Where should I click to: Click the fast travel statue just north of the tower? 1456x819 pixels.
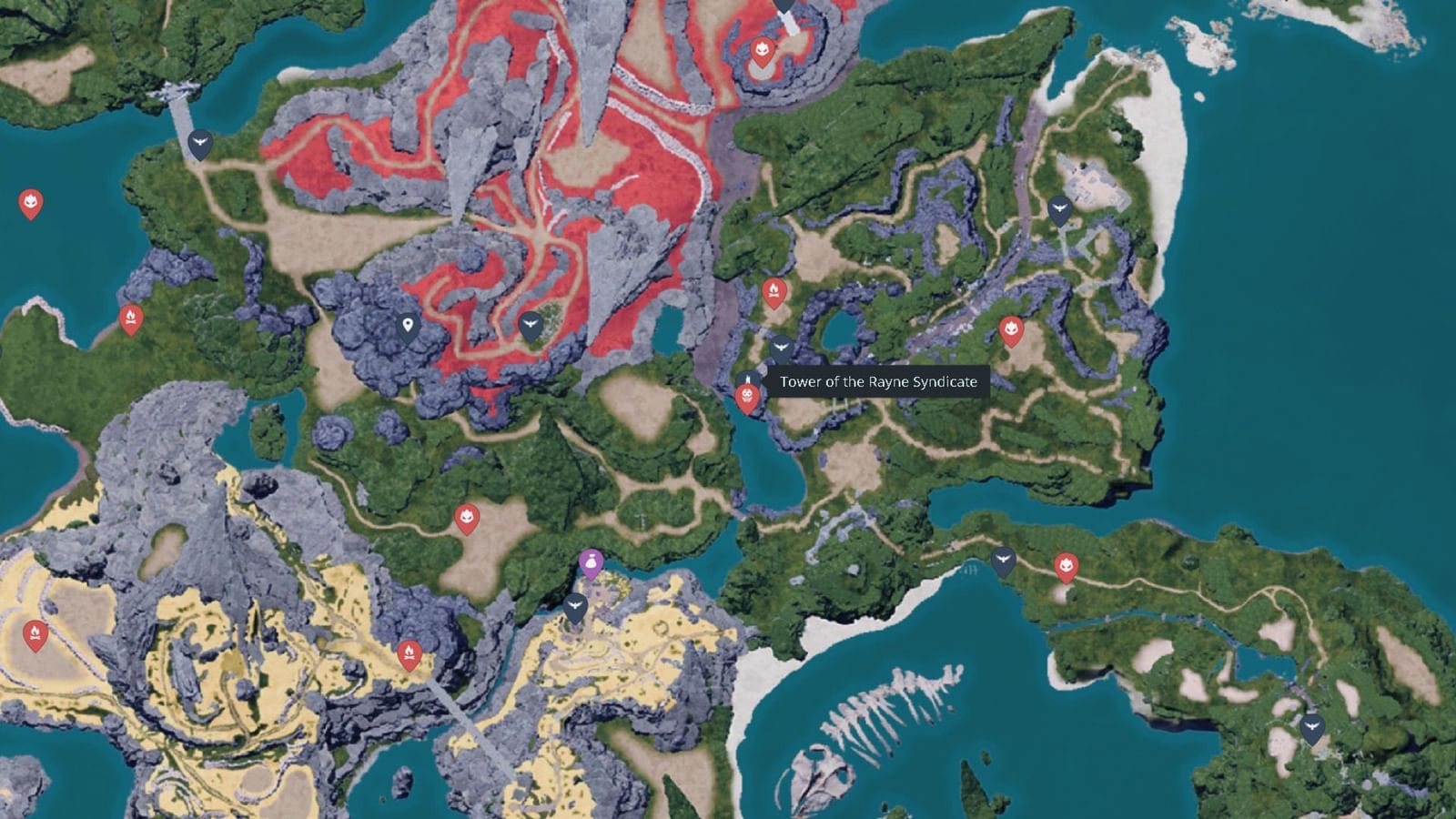point(780,346)
